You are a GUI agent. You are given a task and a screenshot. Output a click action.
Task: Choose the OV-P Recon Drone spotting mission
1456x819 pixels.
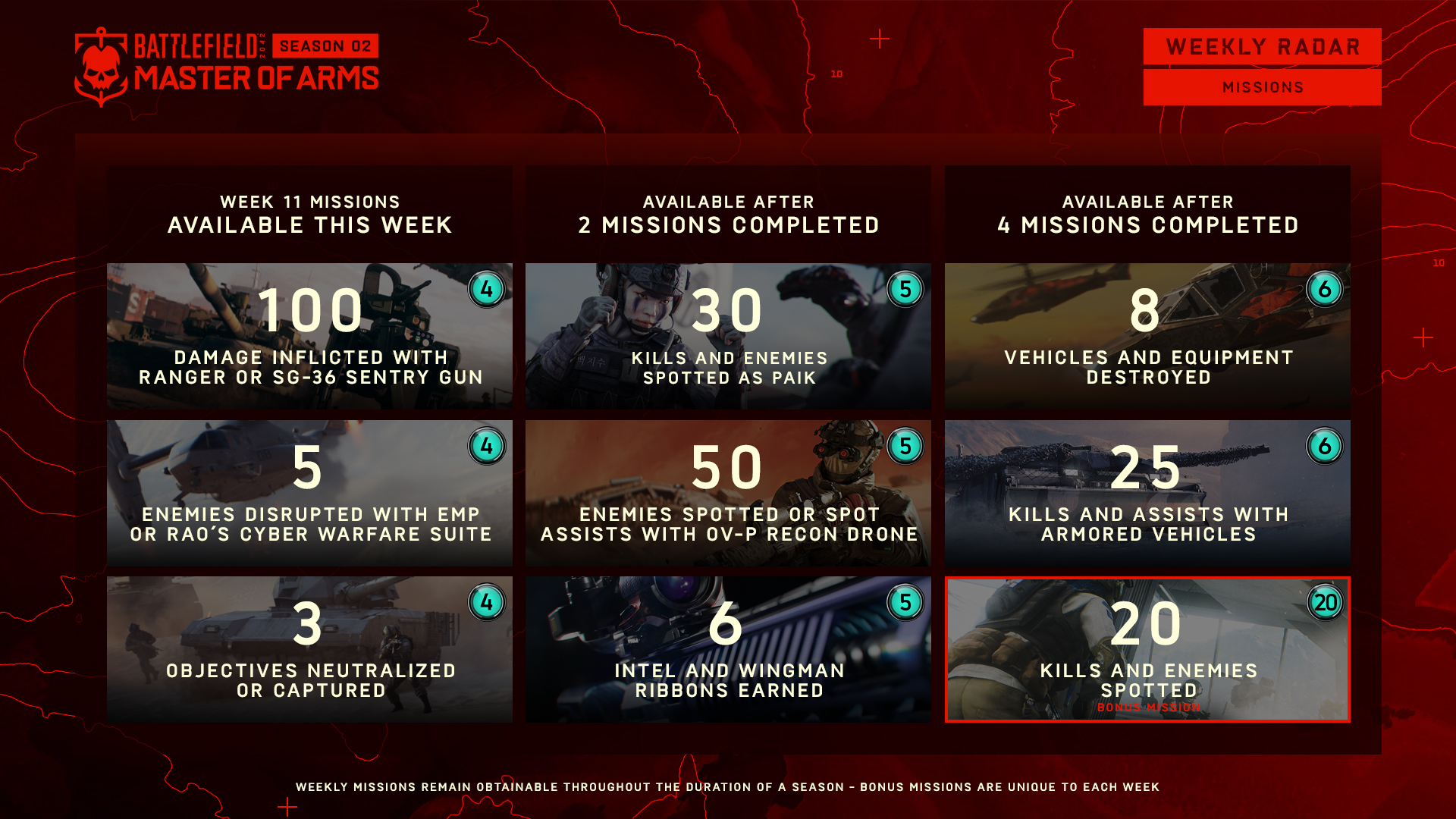coord(728,493)
